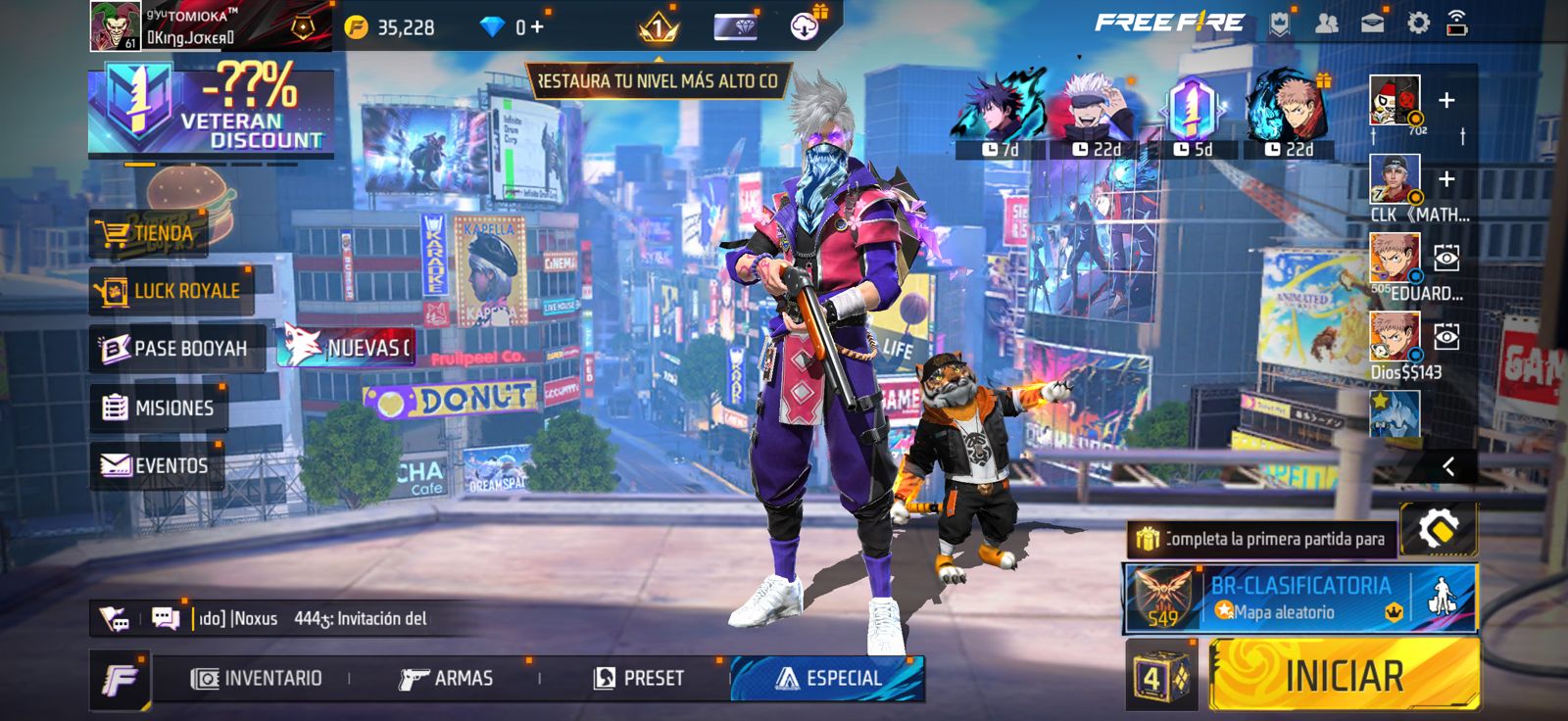
Task: Switch to the PRESET tab
Action: (639, 678)
